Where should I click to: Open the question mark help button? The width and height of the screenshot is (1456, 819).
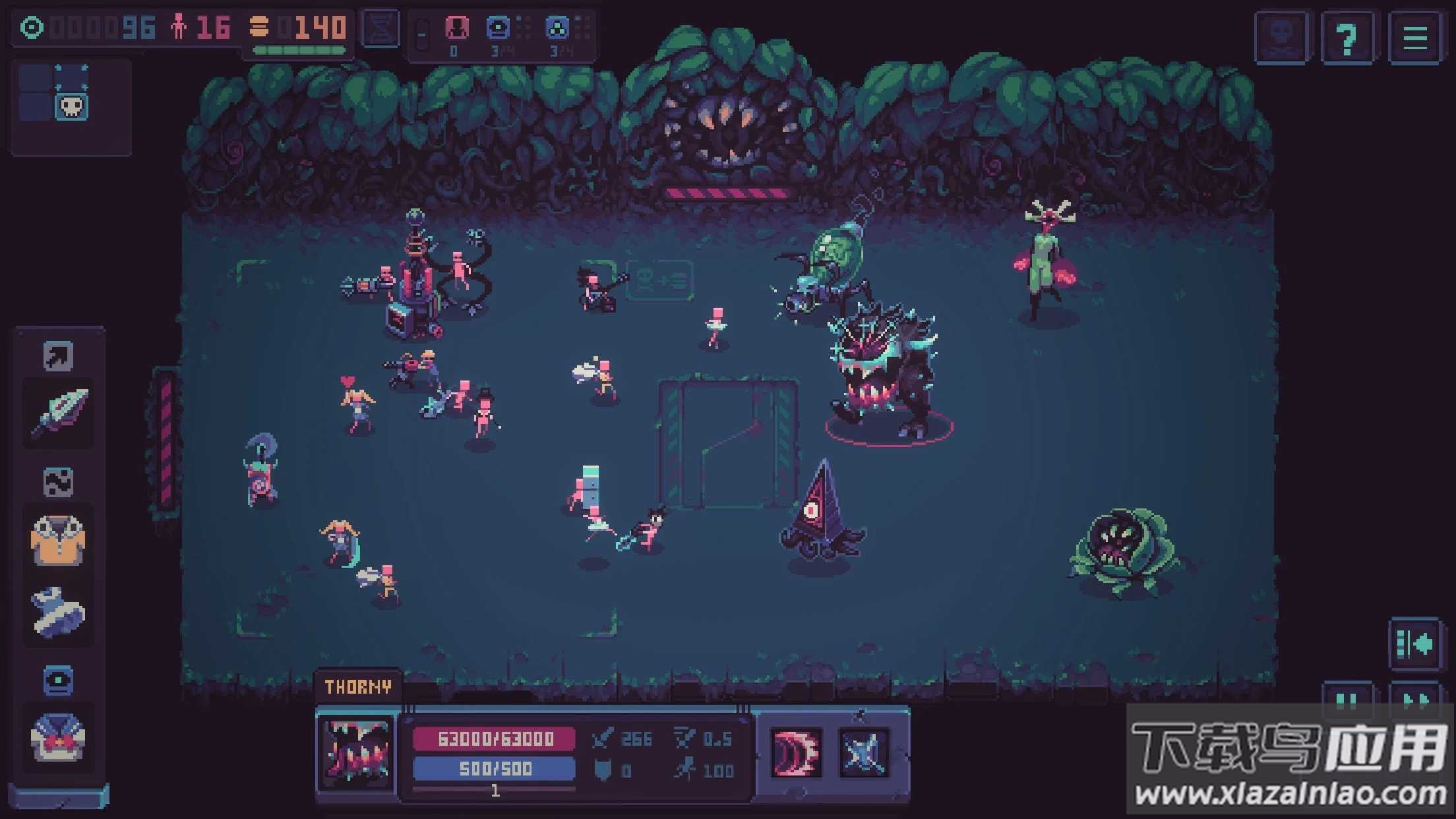point(1347,38)
